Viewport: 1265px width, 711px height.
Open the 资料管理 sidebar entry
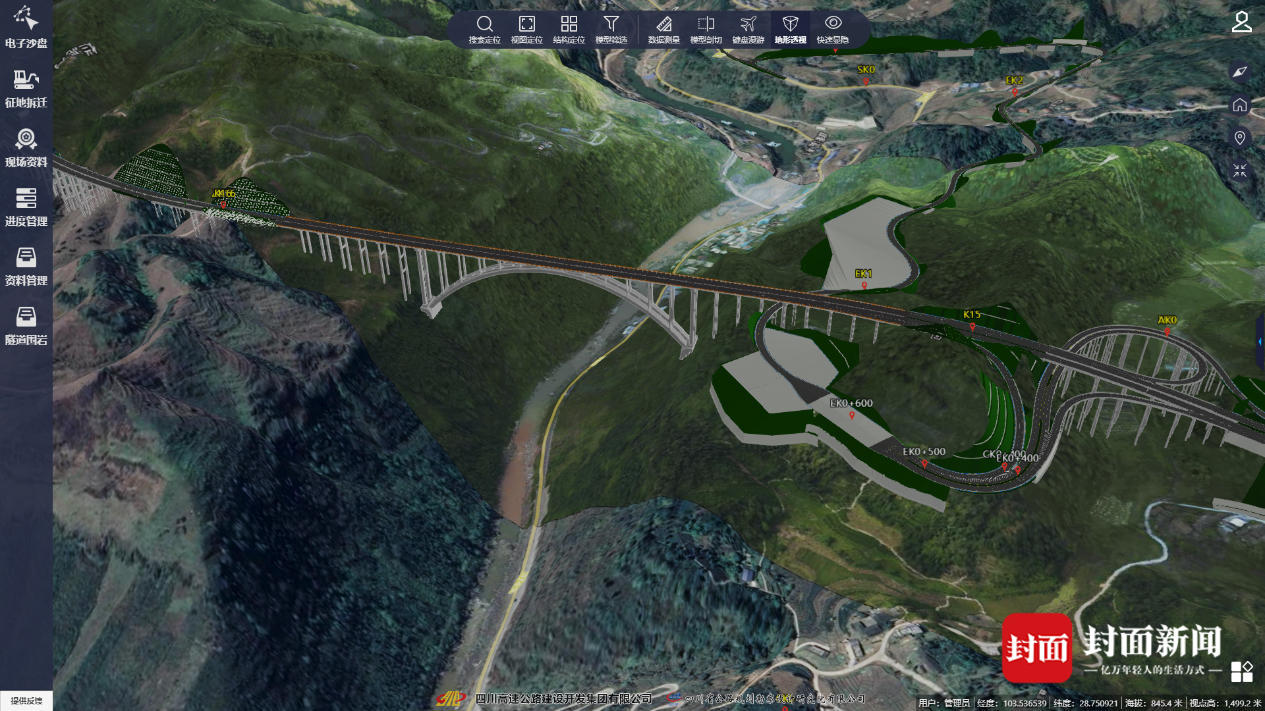(26, 265)
